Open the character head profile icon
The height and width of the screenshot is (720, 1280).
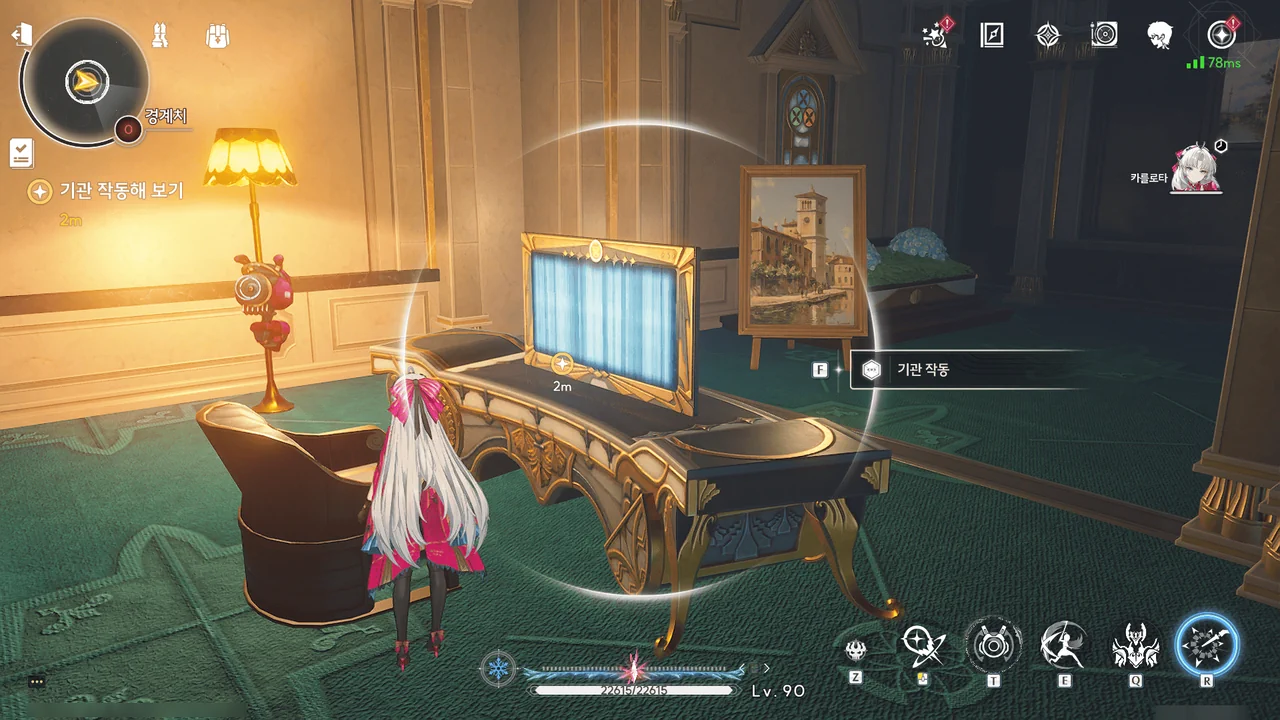[x=1160, y=36]
